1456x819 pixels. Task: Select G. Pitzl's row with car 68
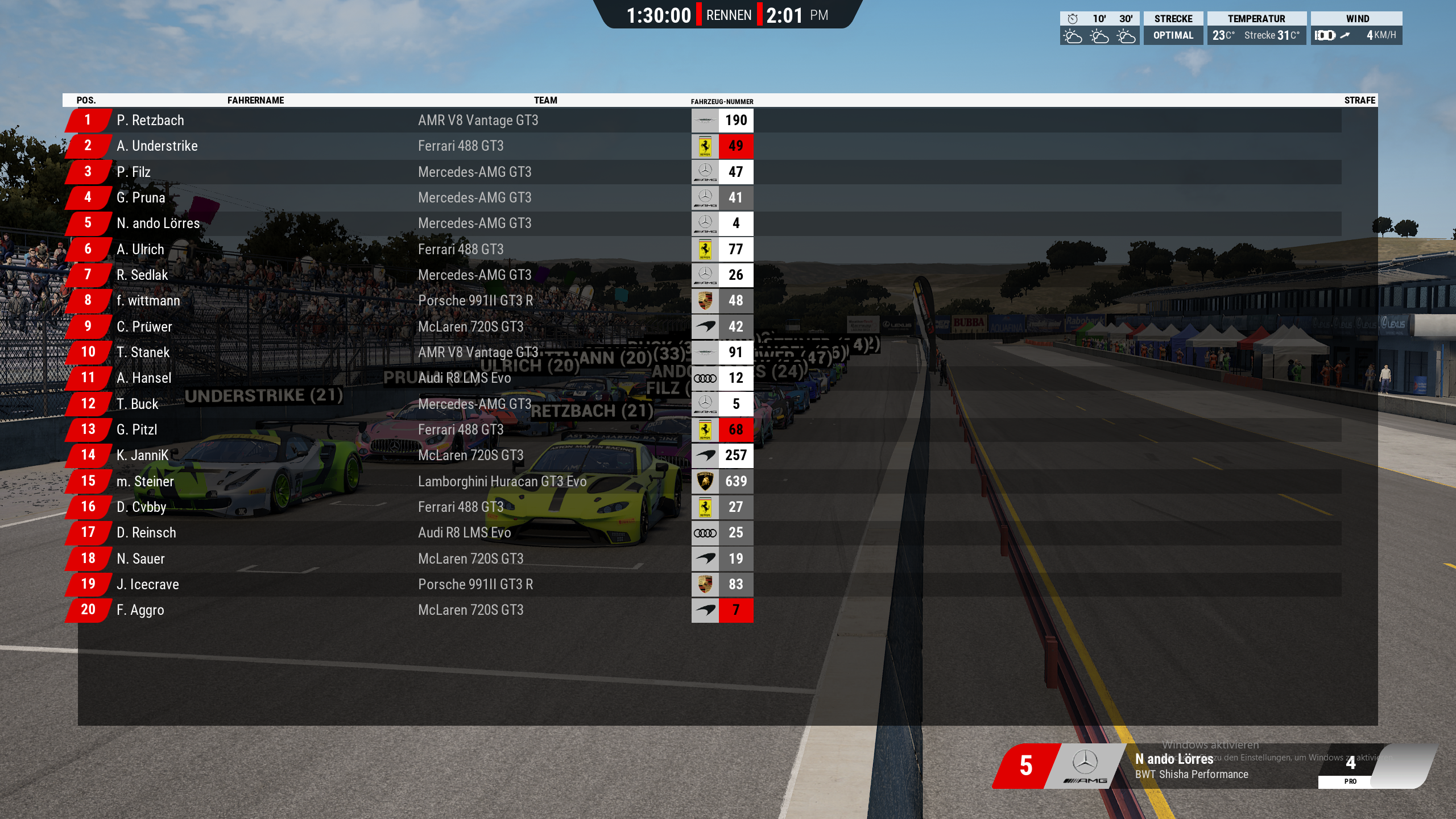137,430
